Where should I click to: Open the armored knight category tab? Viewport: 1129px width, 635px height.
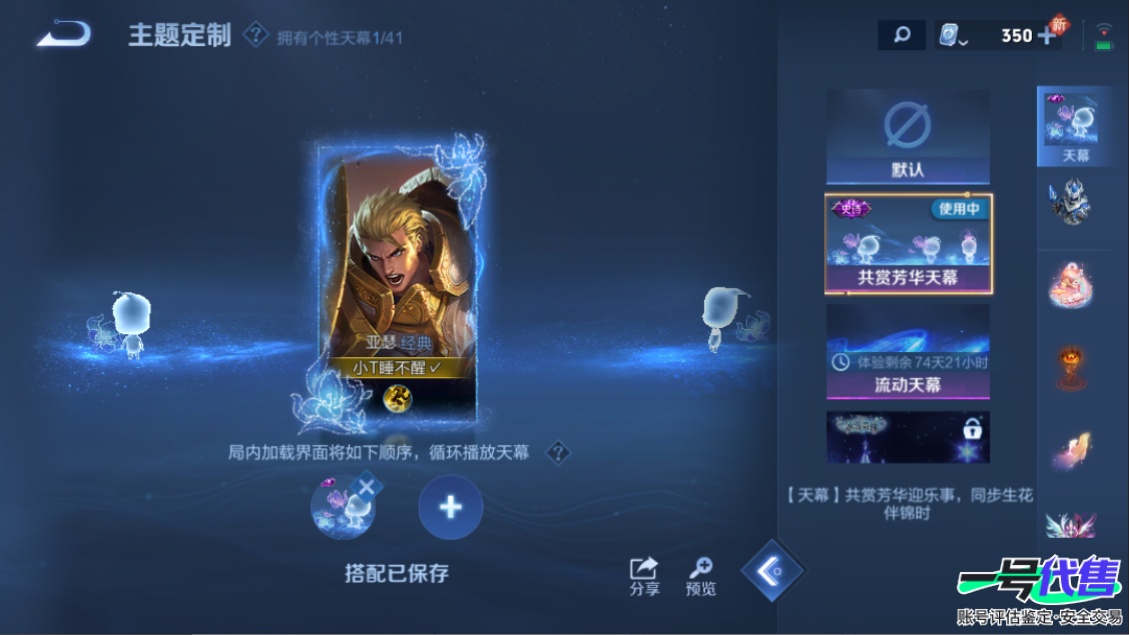tap(1070, 202)
